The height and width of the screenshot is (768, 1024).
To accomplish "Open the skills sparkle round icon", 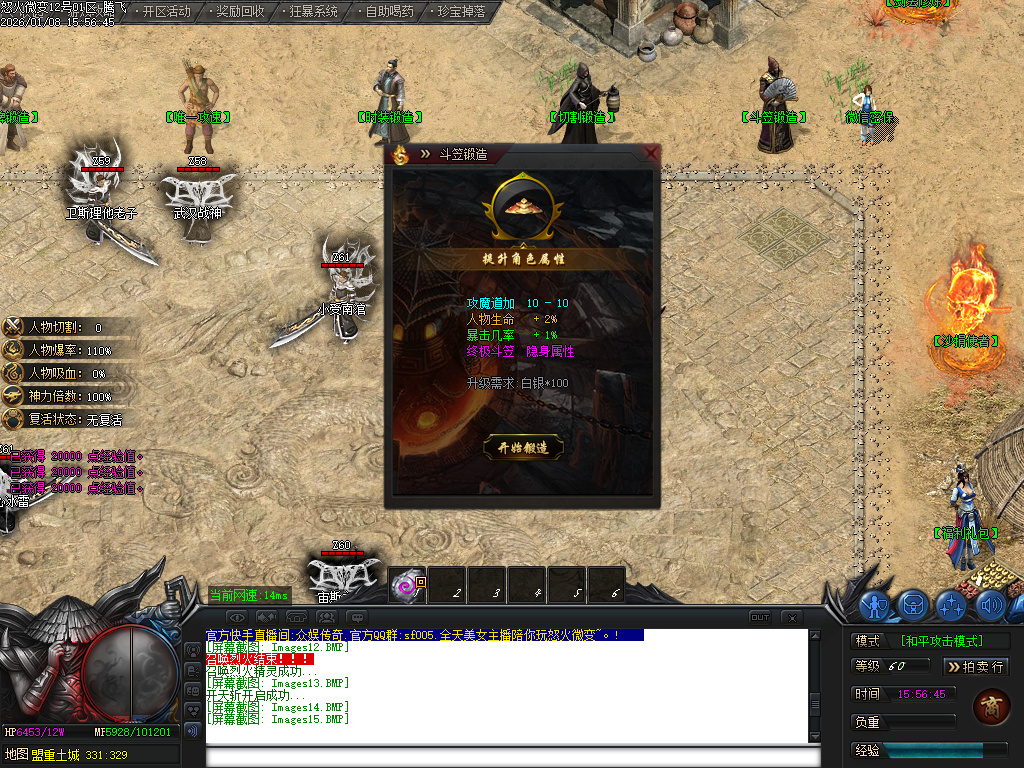I will [951, 605].
